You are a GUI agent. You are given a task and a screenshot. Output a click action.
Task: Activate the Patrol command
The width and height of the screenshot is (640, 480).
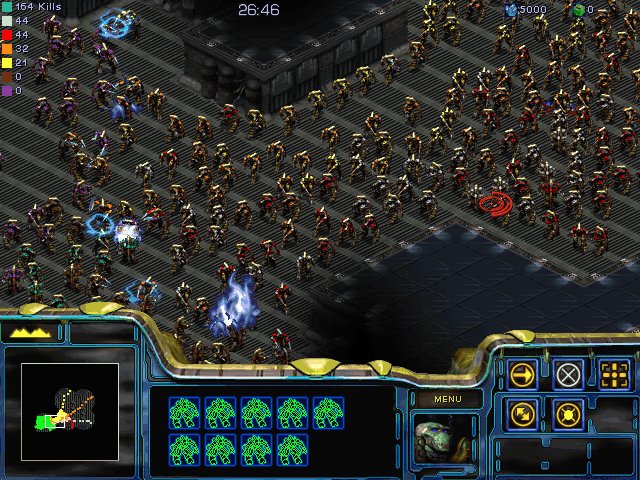[x=522, y=414]
